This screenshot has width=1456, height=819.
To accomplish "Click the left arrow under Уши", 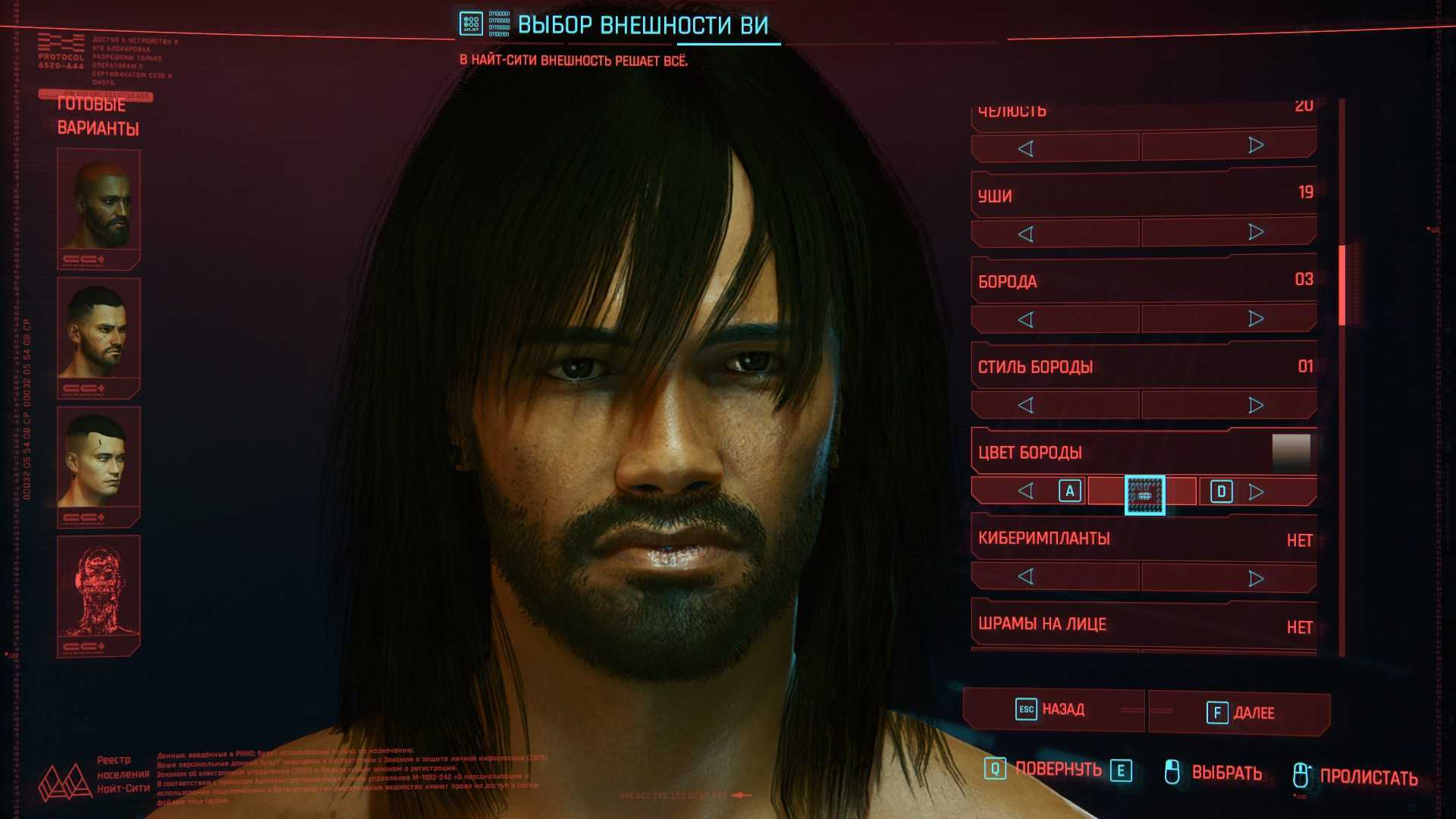I will (x=1026, y=234).
